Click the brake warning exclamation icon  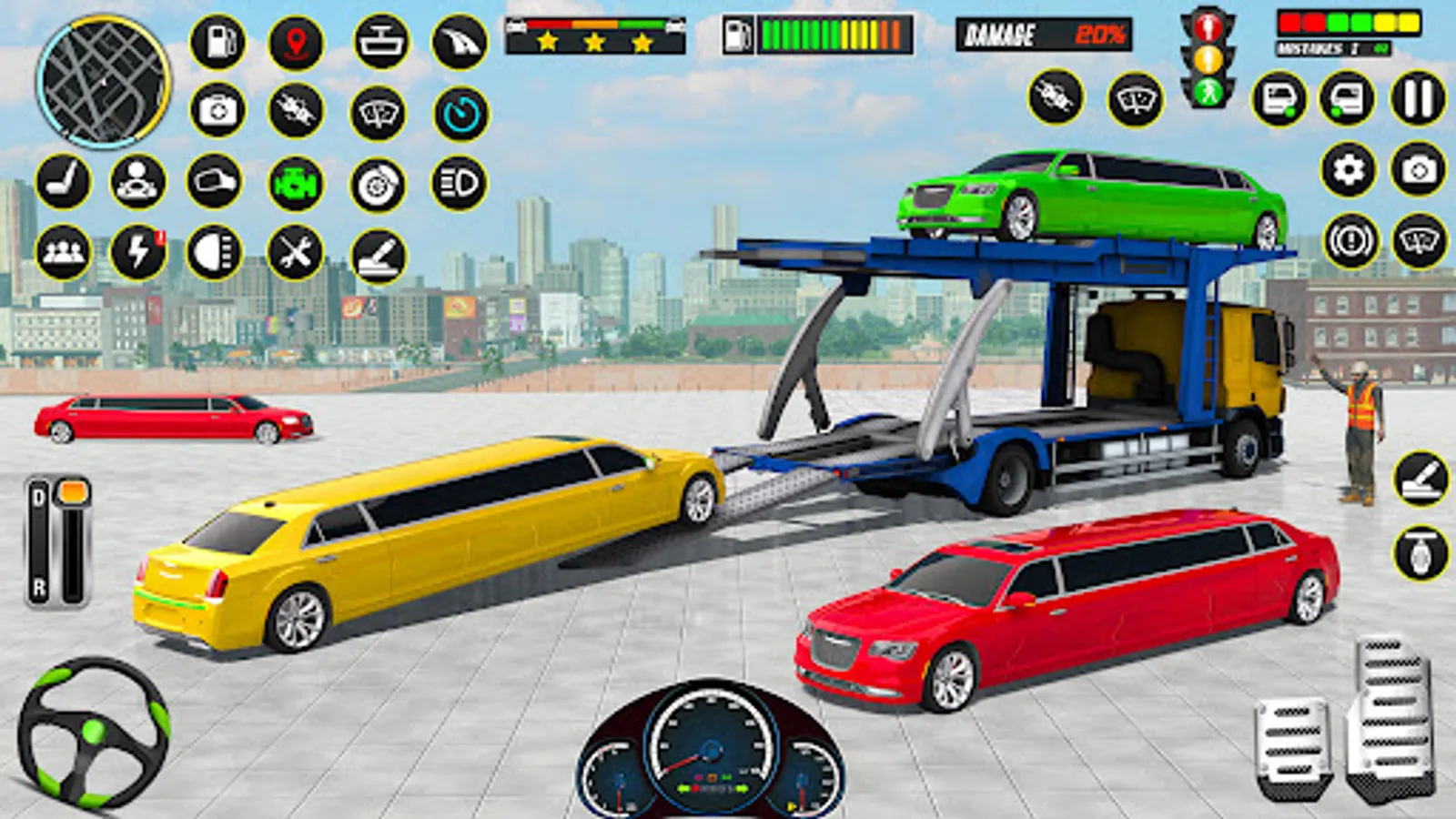coord(1350,241)
